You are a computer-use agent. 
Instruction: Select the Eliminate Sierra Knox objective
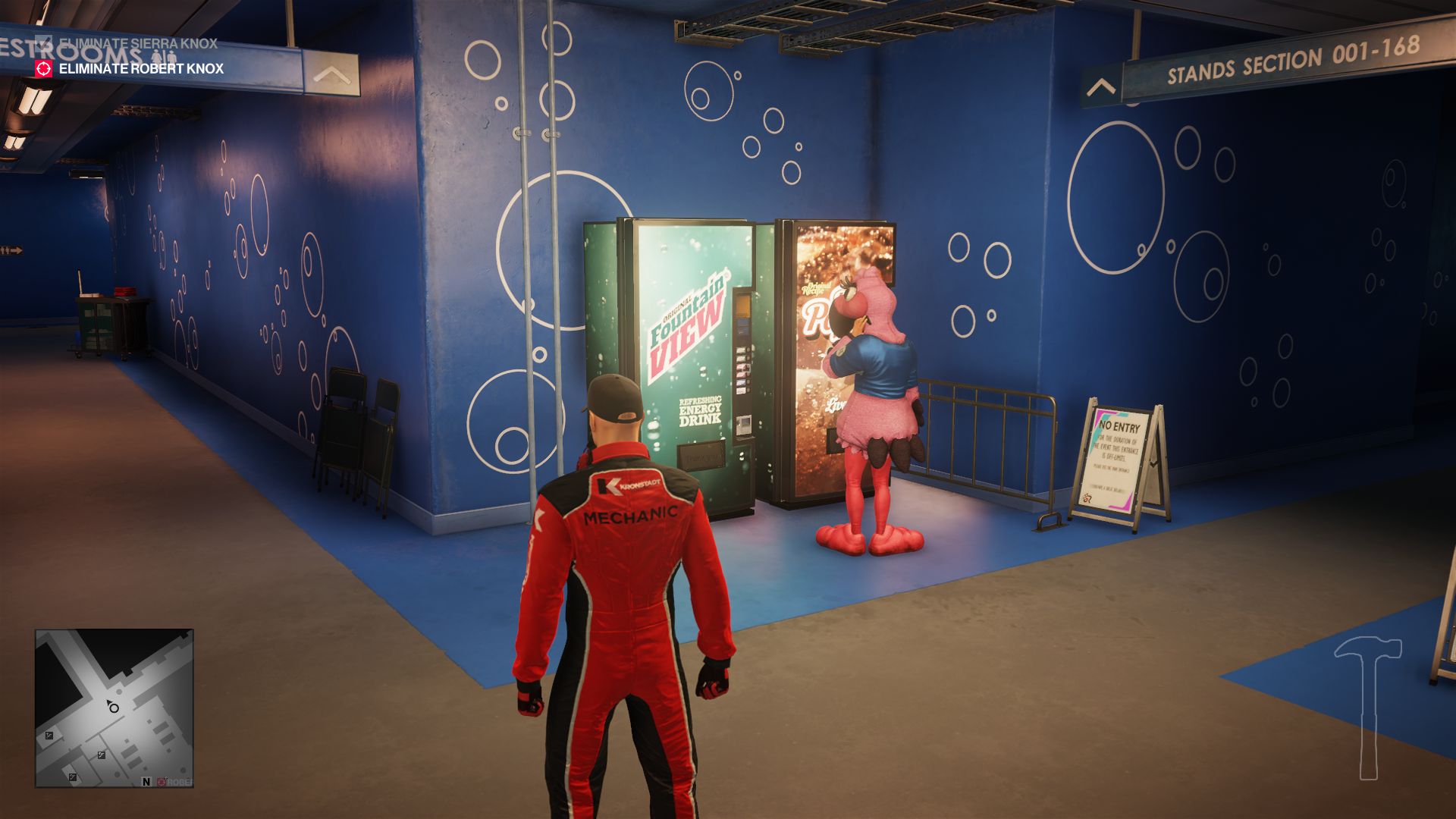(138, 43)
